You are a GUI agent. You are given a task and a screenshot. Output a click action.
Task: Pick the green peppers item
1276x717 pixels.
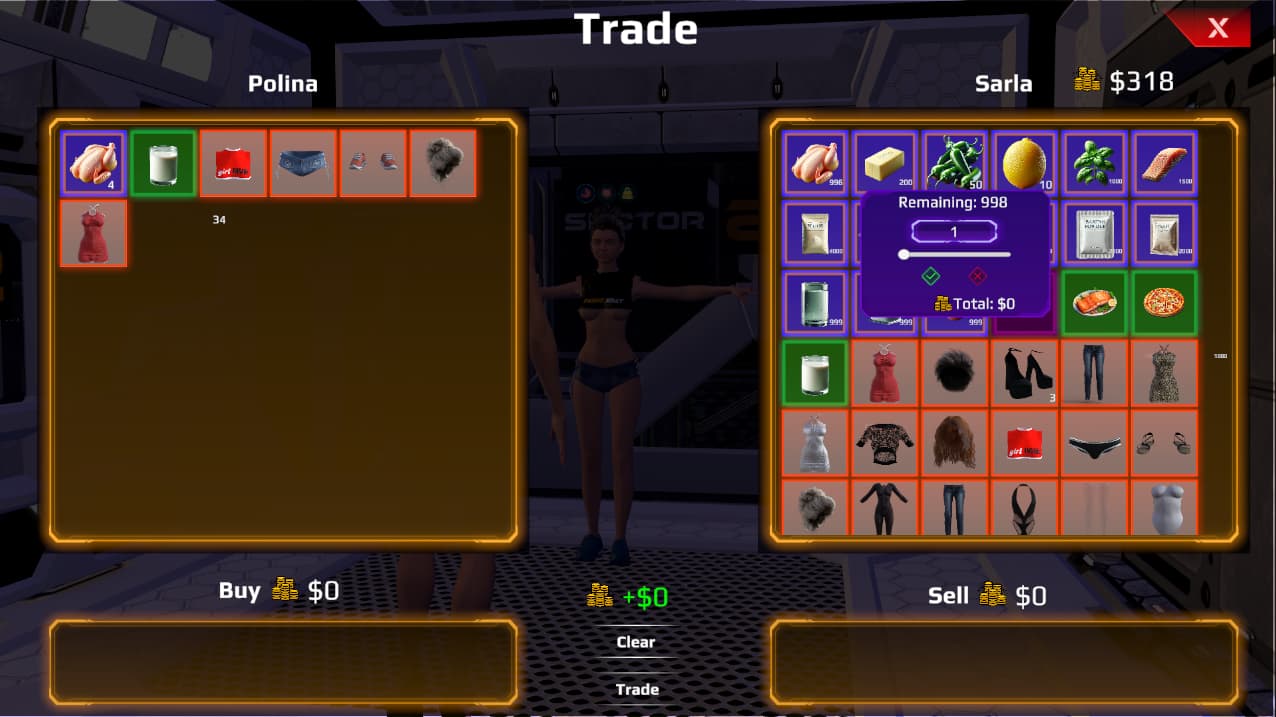tap(954, 163)
